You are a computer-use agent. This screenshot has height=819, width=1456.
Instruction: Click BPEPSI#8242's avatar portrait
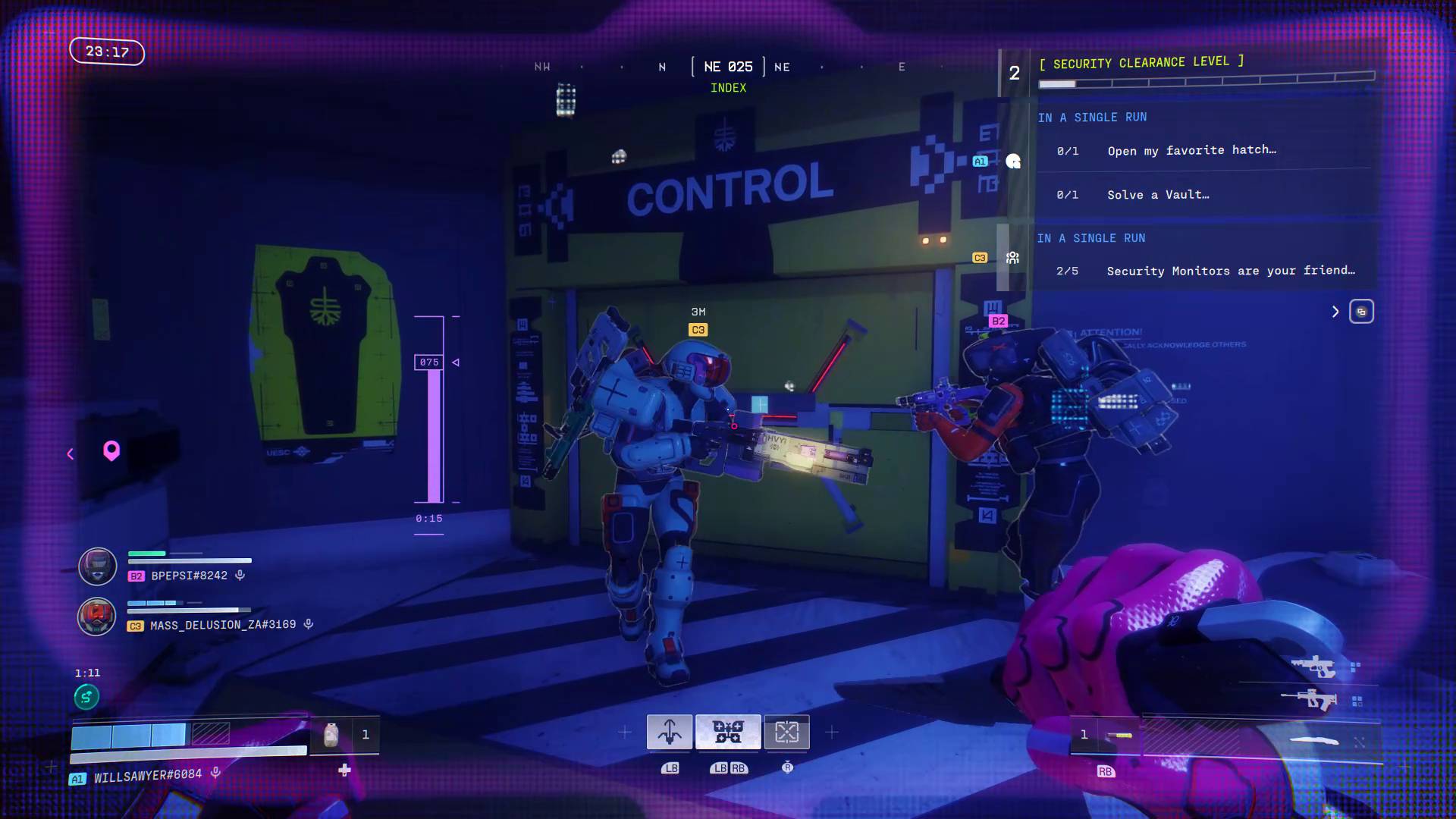tap(96, 566)
